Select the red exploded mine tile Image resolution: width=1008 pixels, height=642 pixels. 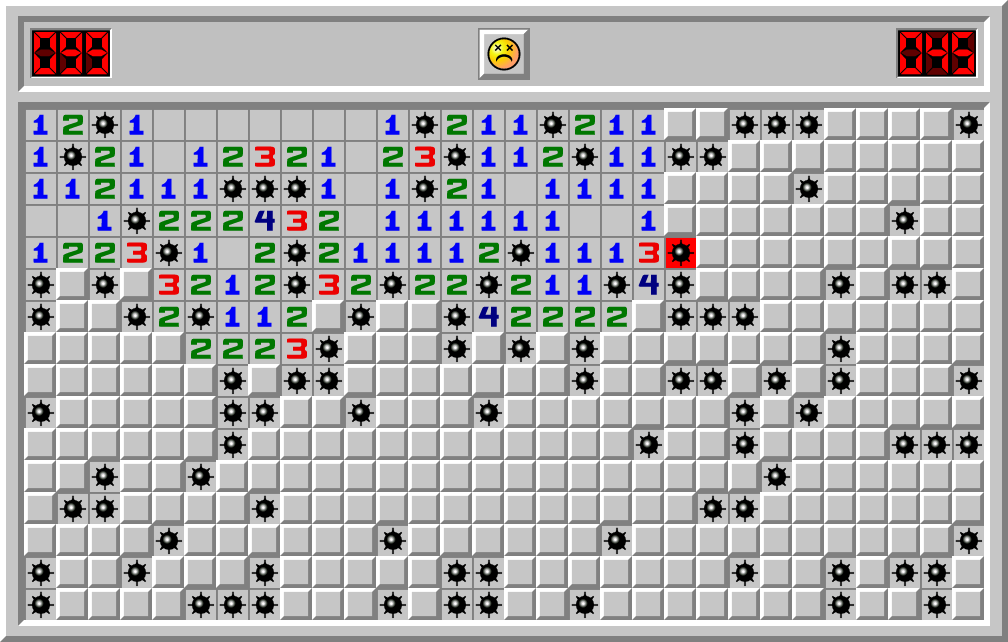680,253
